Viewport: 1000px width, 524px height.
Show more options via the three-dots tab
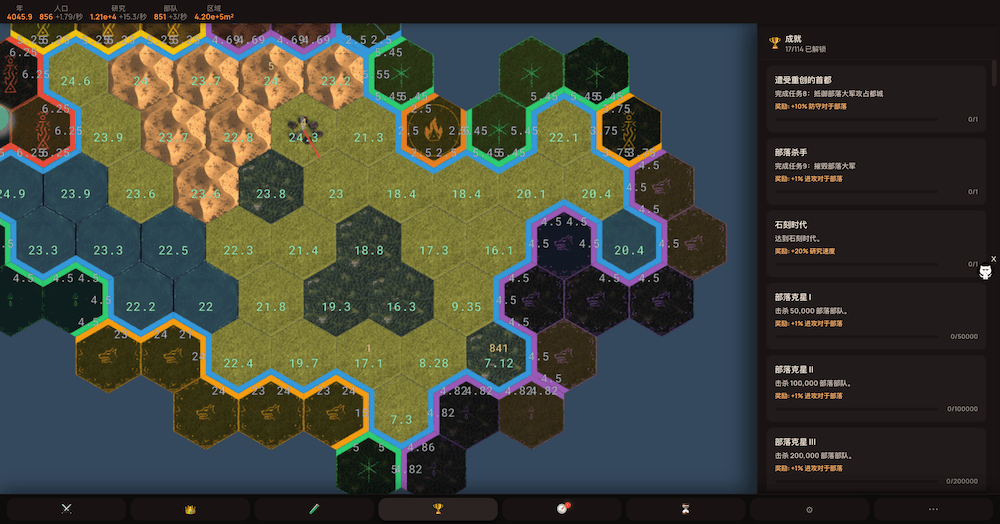934,509
